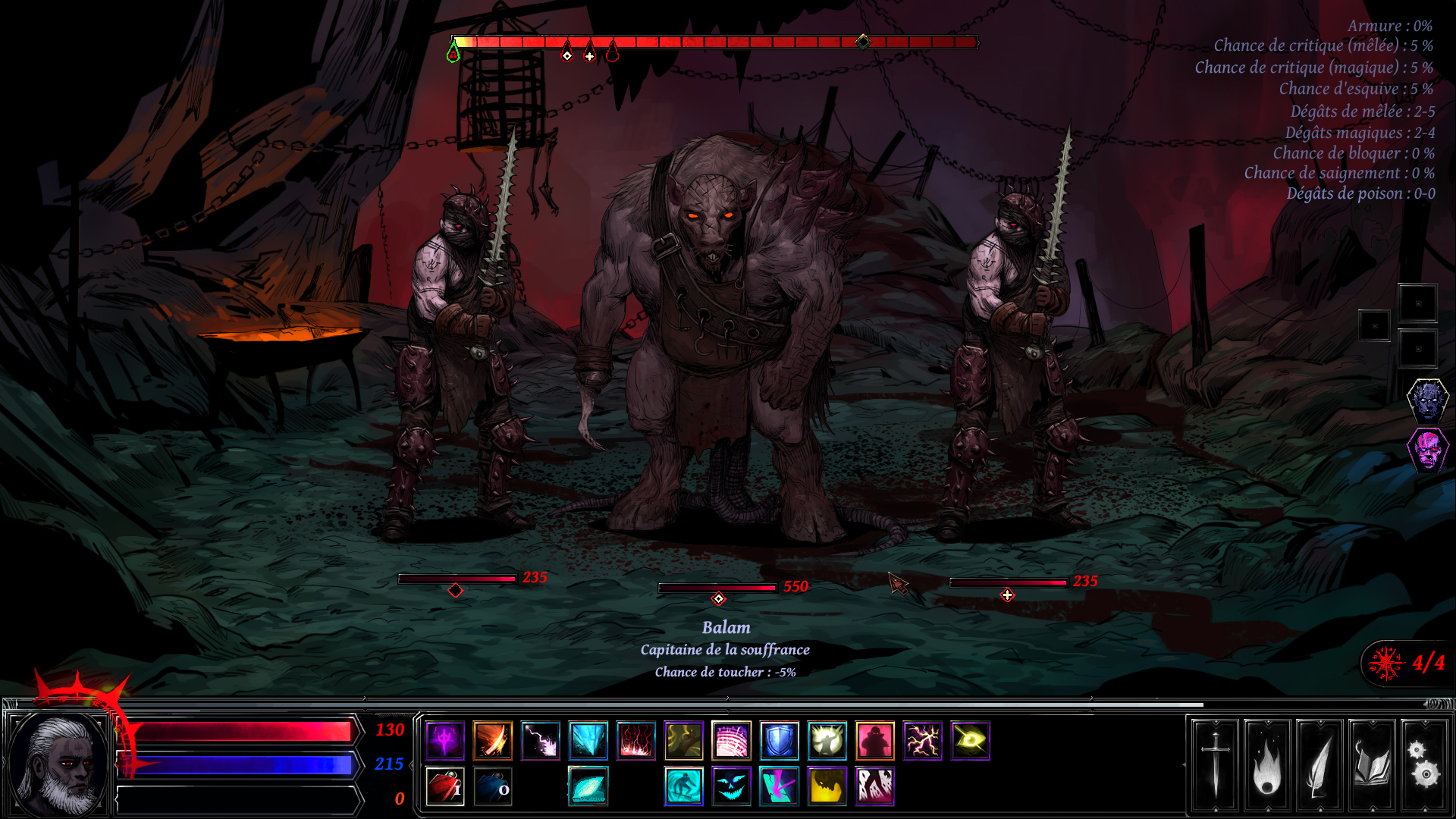Toggle the glowing teal feather ability on
1456x819 pixels.
coord(589,788)
